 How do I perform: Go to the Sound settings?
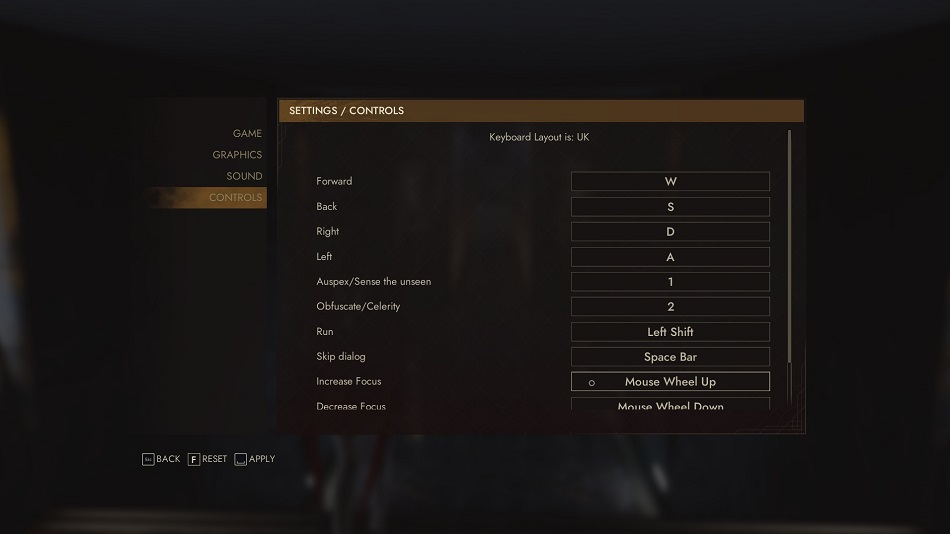tap(244, 176)
